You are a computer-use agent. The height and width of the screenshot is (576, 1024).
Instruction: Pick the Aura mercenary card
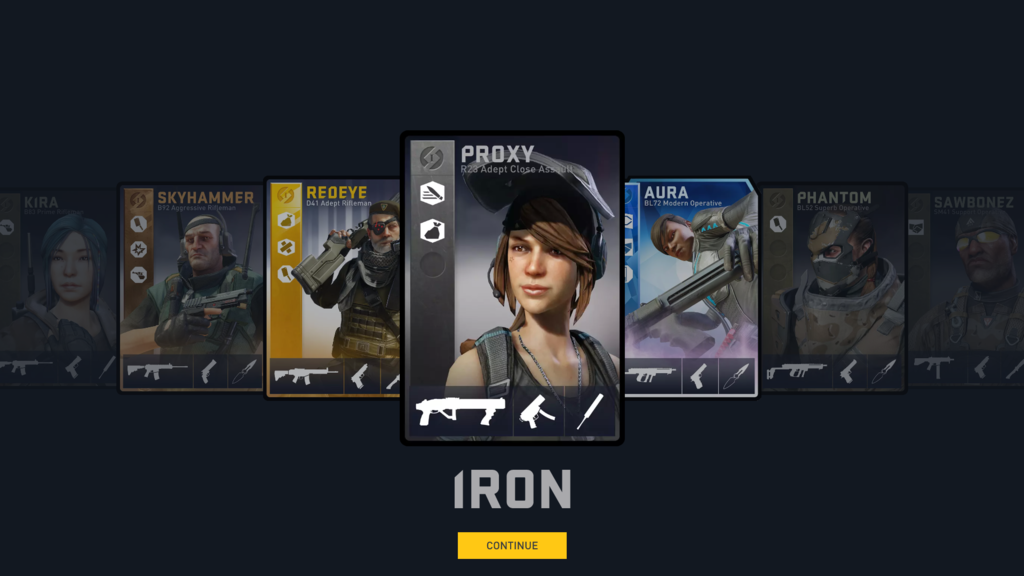pyautogui.click(x=690, y=280)
